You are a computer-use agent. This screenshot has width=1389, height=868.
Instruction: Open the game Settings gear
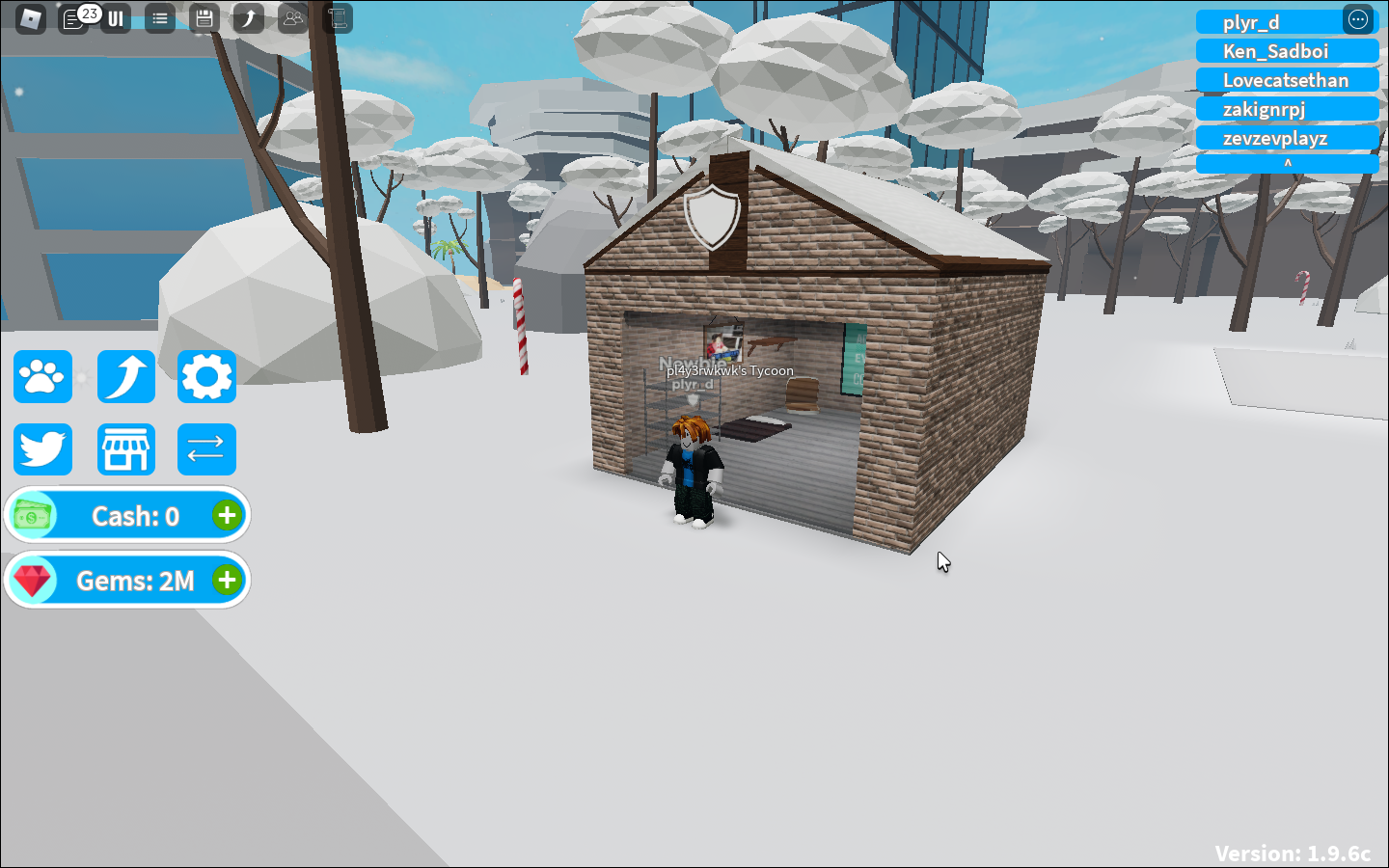pos(205,376)
